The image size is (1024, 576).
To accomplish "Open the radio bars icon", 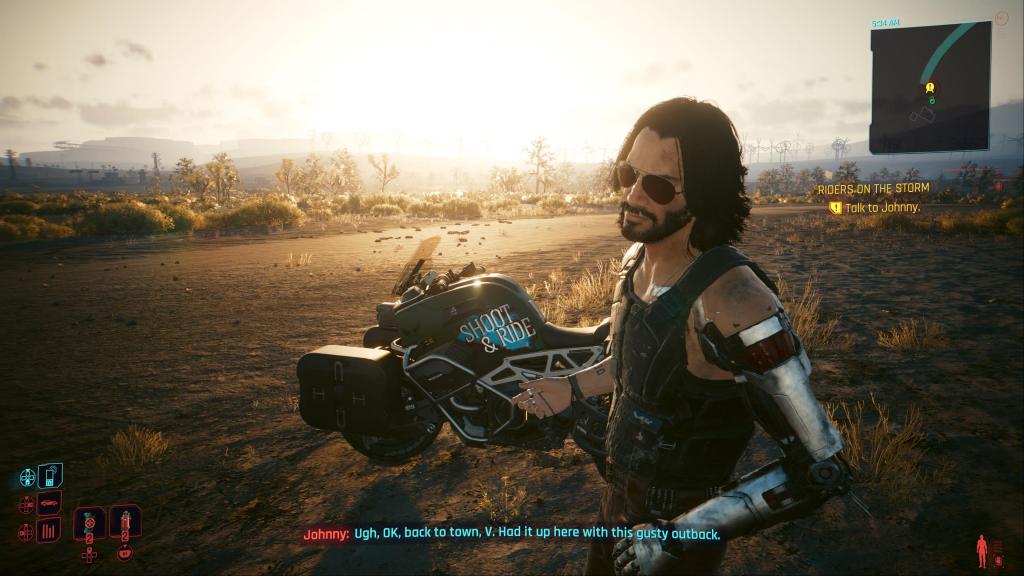I will tap(49, 530).
